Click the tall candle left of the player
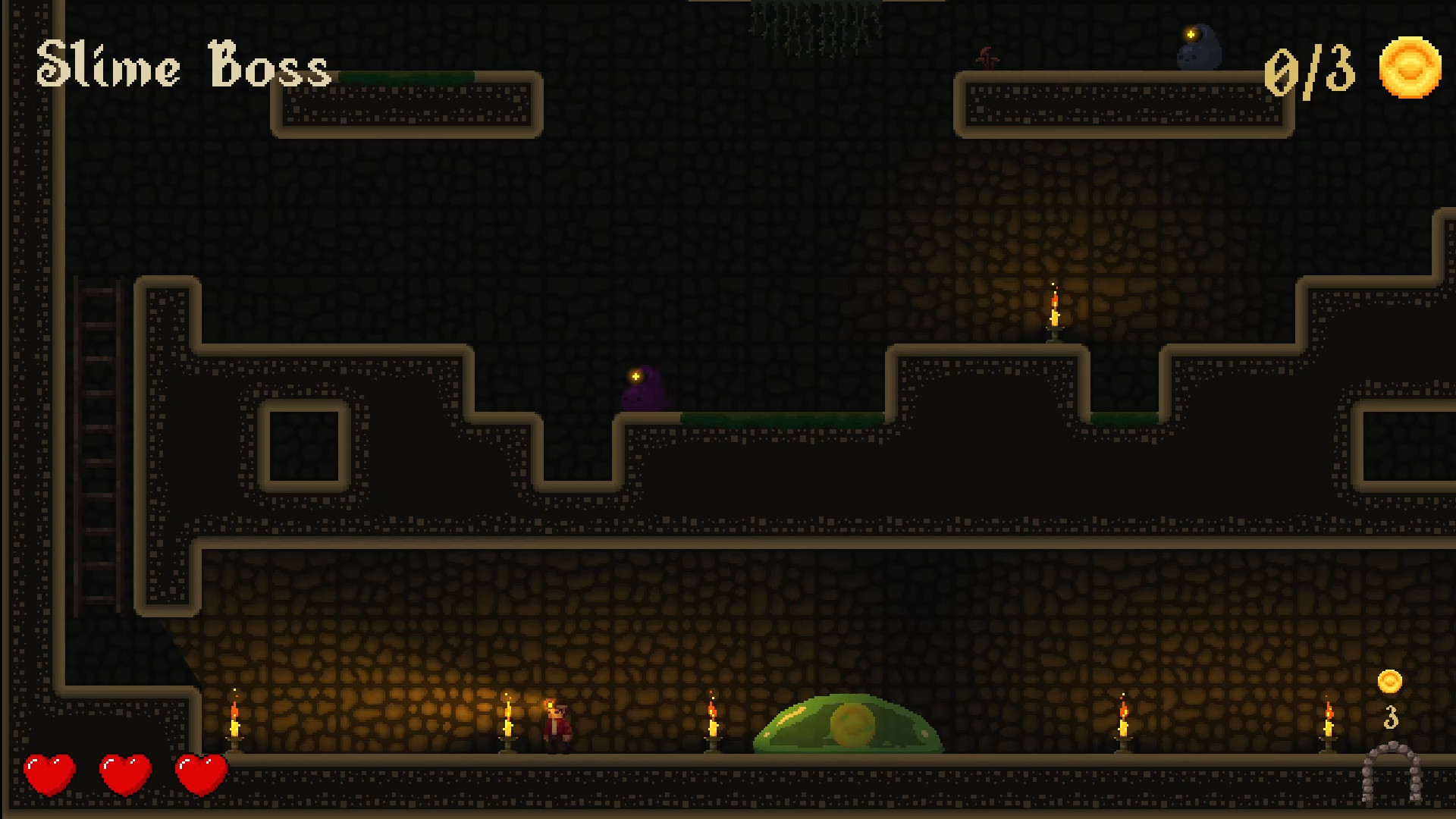This screenshot has height=819, width=1456. click(x=508, y=724)
